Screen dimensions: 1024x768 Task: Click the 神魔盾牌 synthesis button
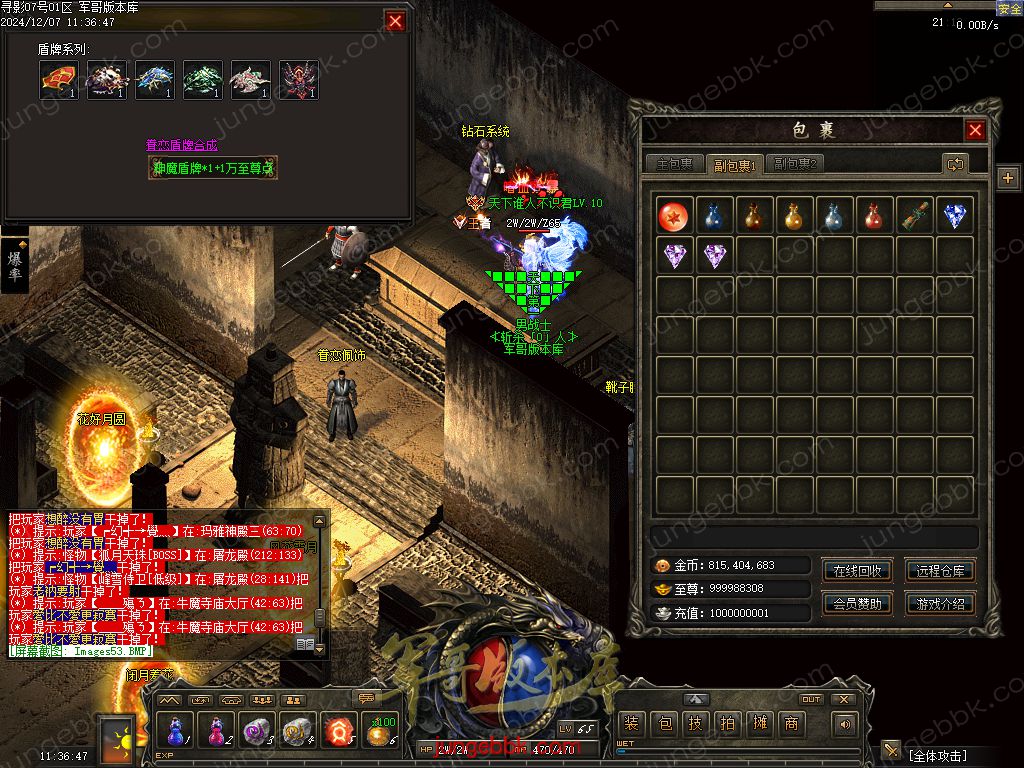coord(212,168)
